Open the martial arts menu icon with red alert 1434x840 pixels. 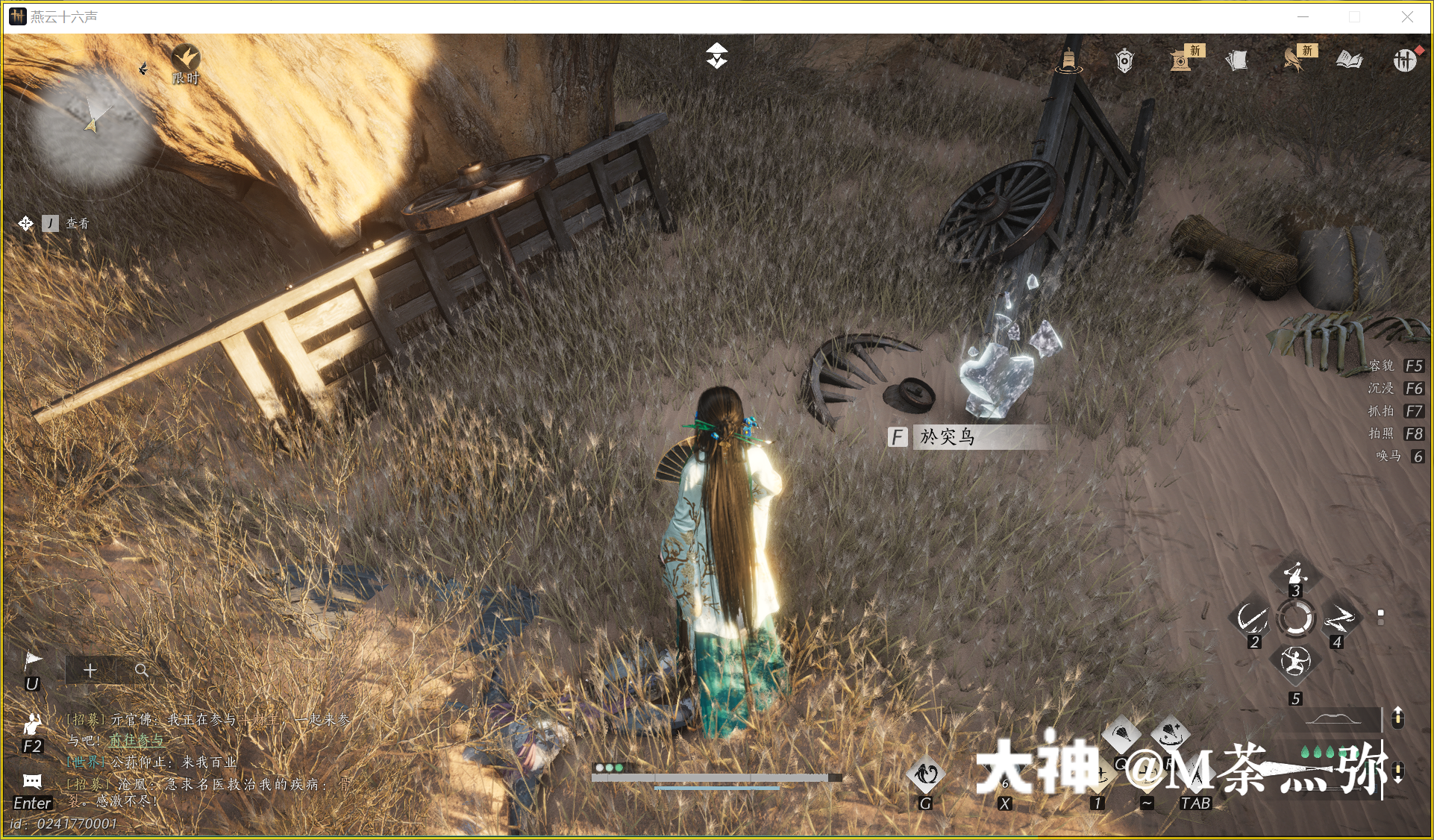(1406, 60)
